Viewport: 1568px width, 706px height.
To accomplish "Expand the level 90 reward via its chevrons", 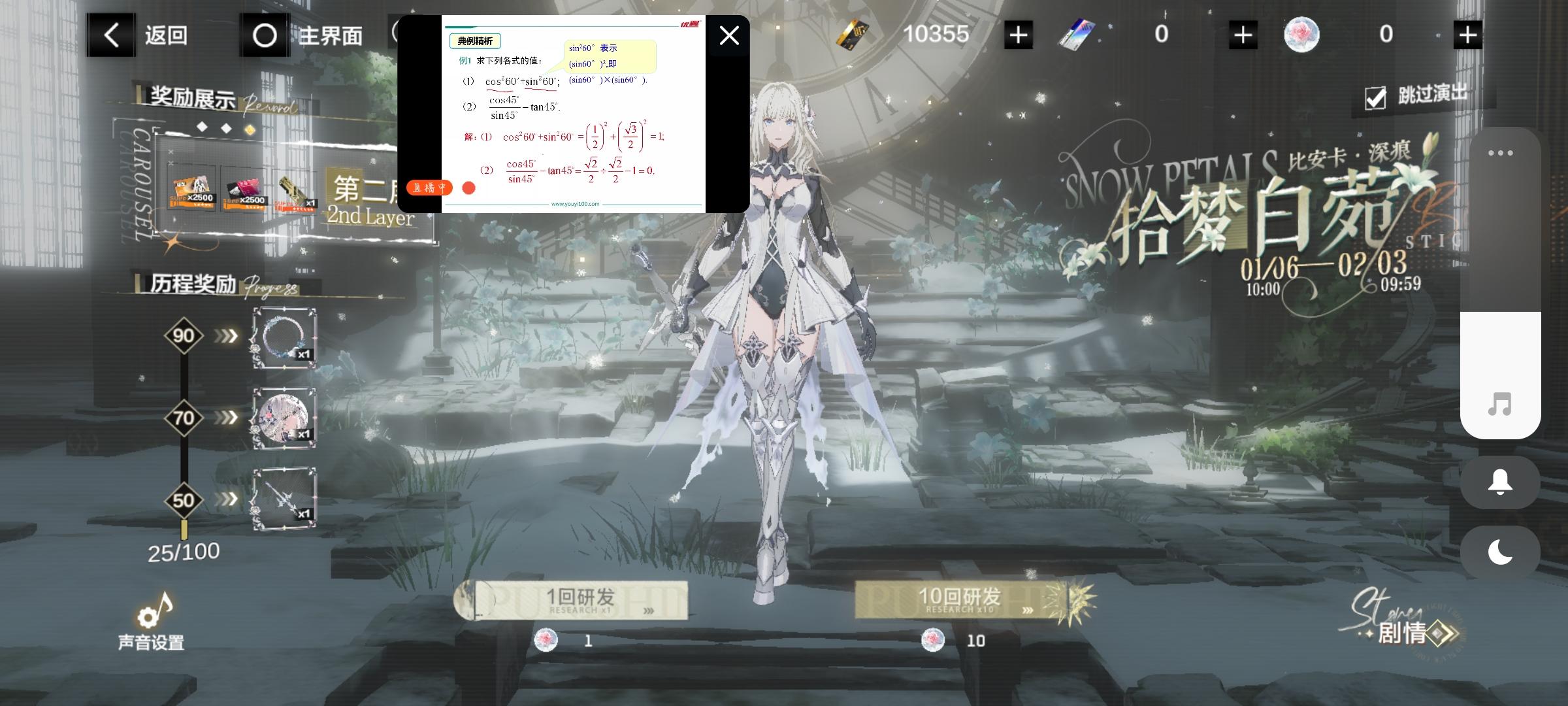I will 225,335.
